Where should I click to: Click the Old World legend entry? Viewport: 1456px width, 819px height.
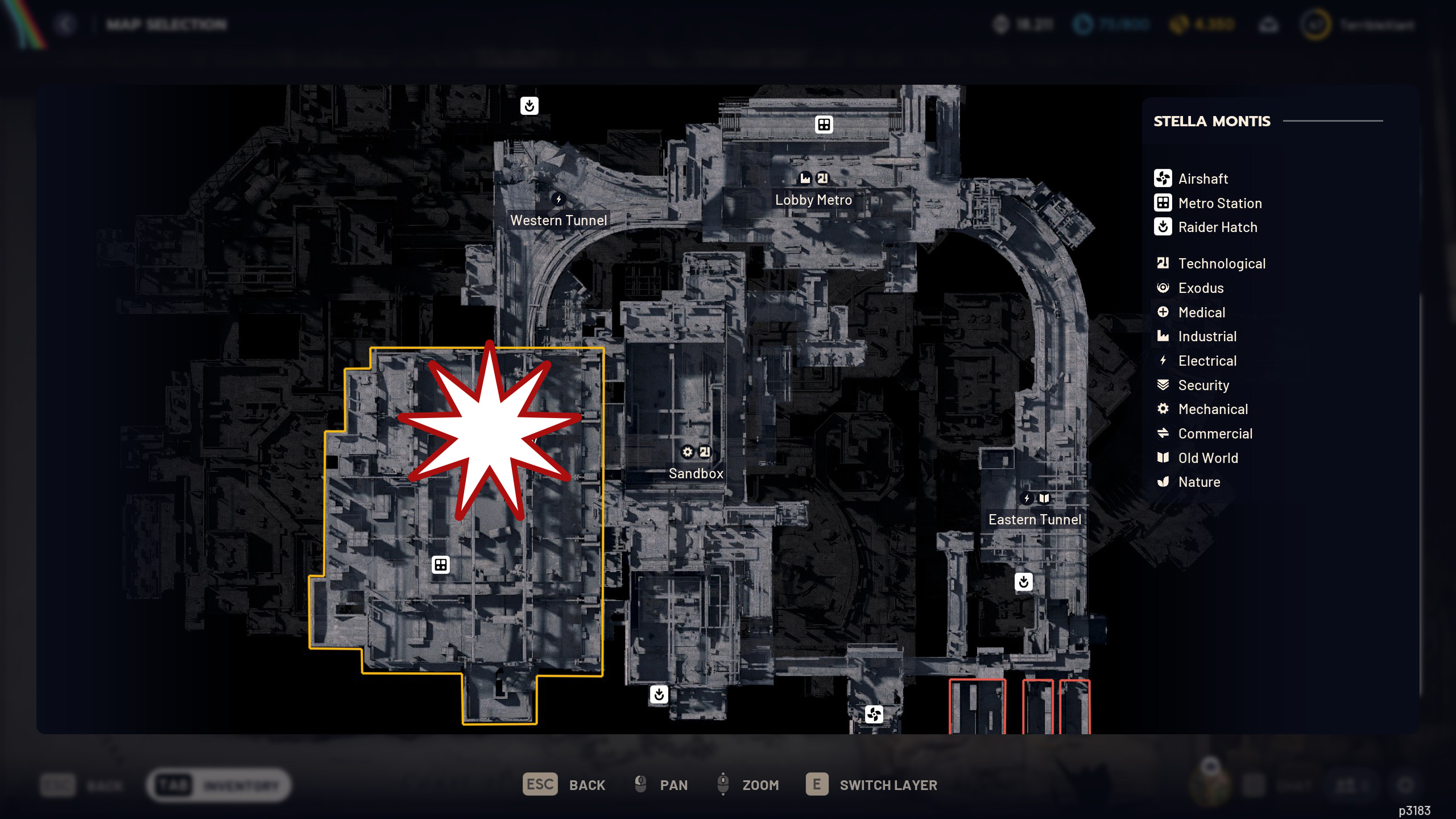click(x=1207, y=458)
